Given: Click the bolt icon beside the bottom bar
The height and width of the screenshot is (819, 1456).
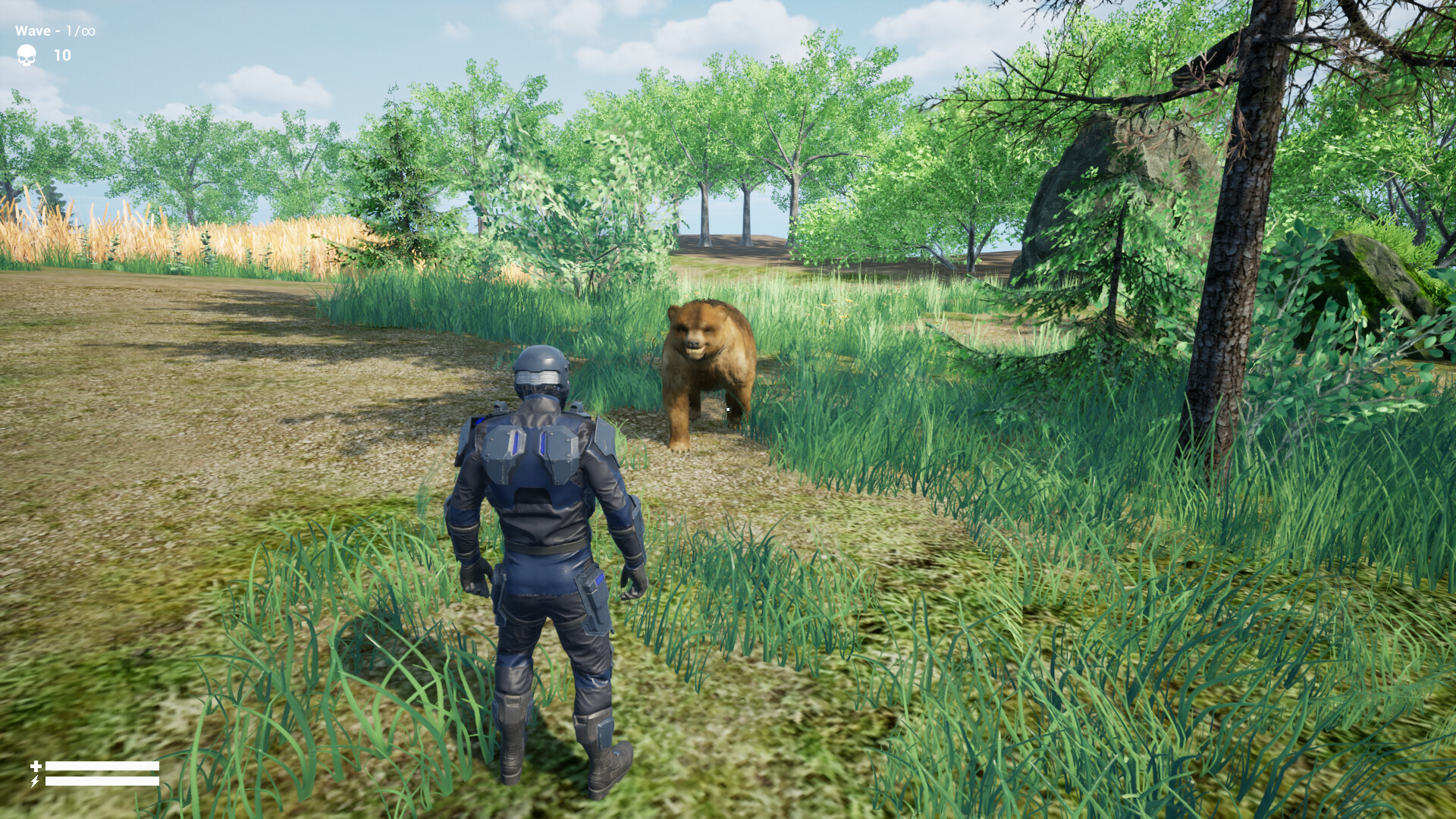Looking at the screenshot, I should click(35, 781).
